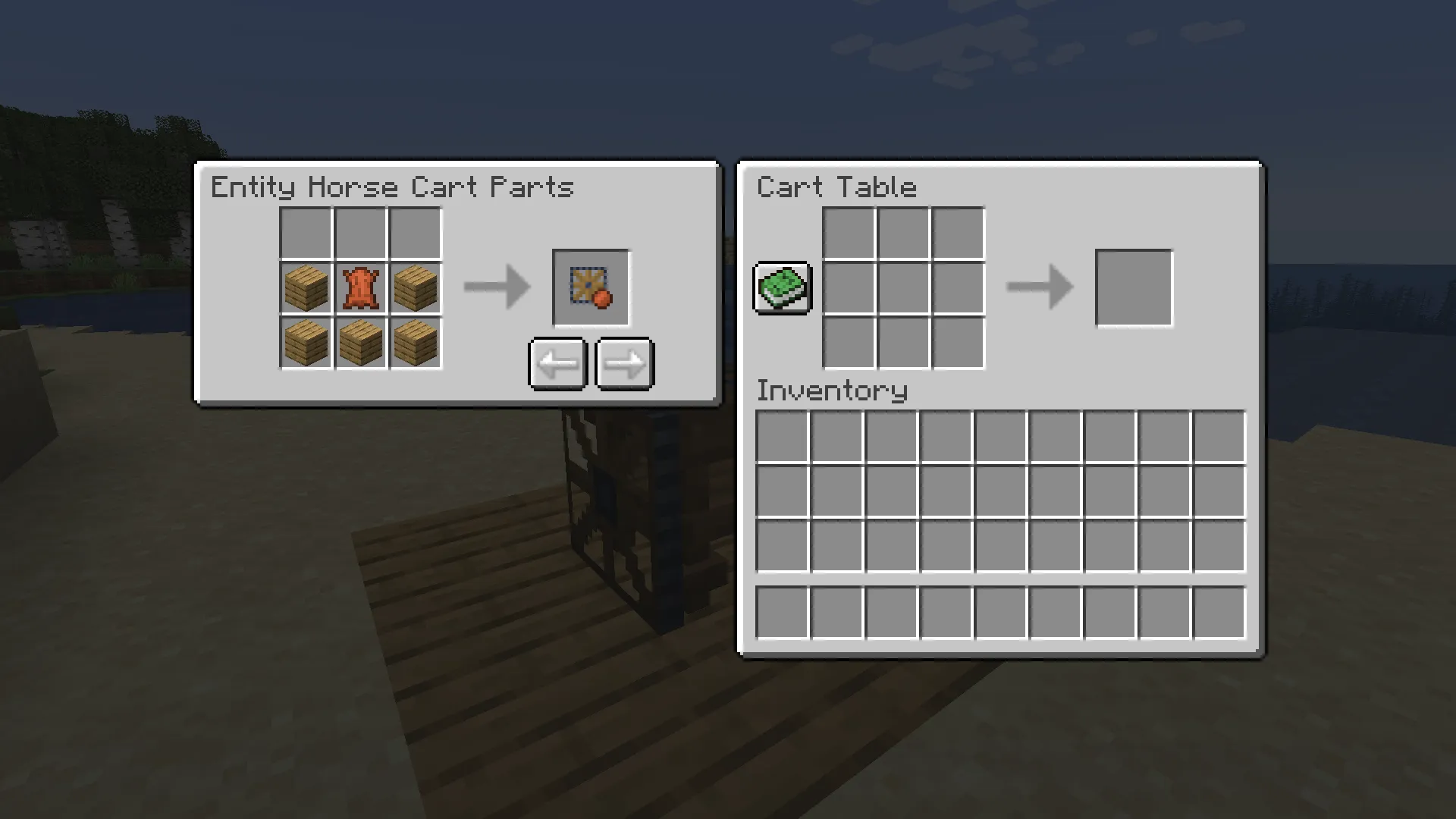Click the top-right crafting grid slot
1456x819 pixels.
957,233
